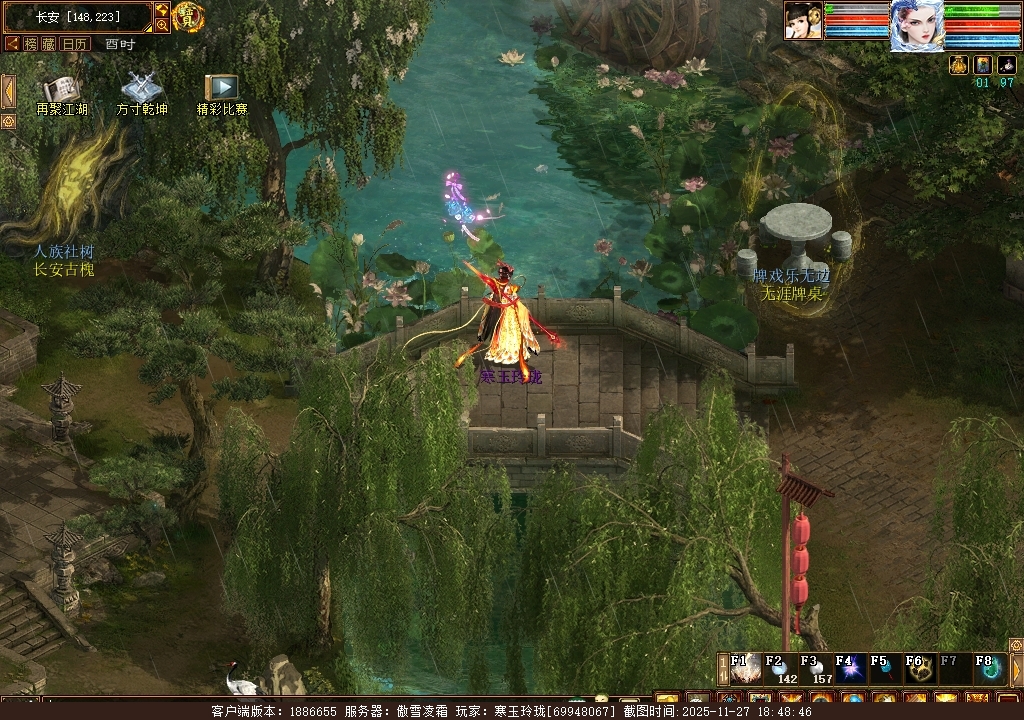Use the F3 item with 157 count
This screenshot has width=1024, height=720.
tap(815, 669)
